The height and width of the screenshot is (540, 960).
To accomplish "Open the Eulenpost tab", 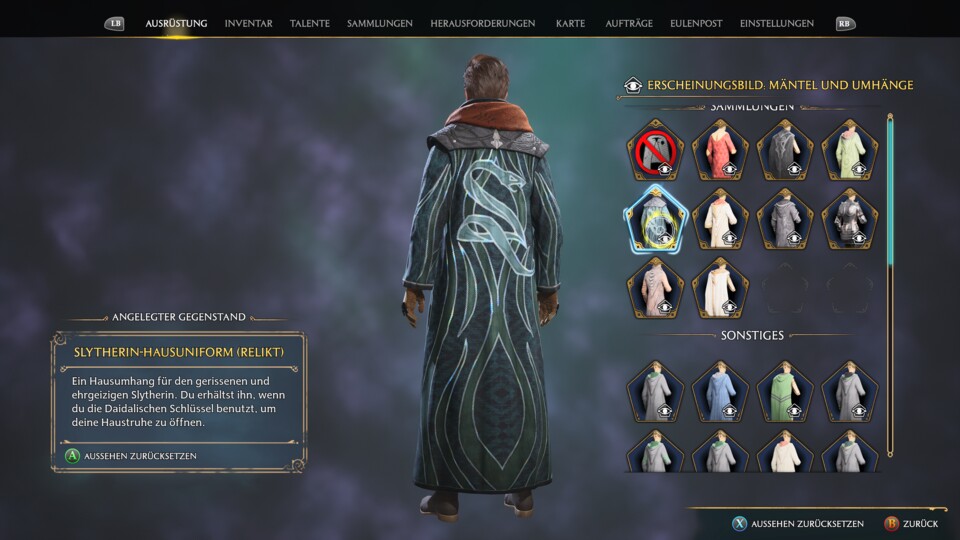I will (697, 23).
